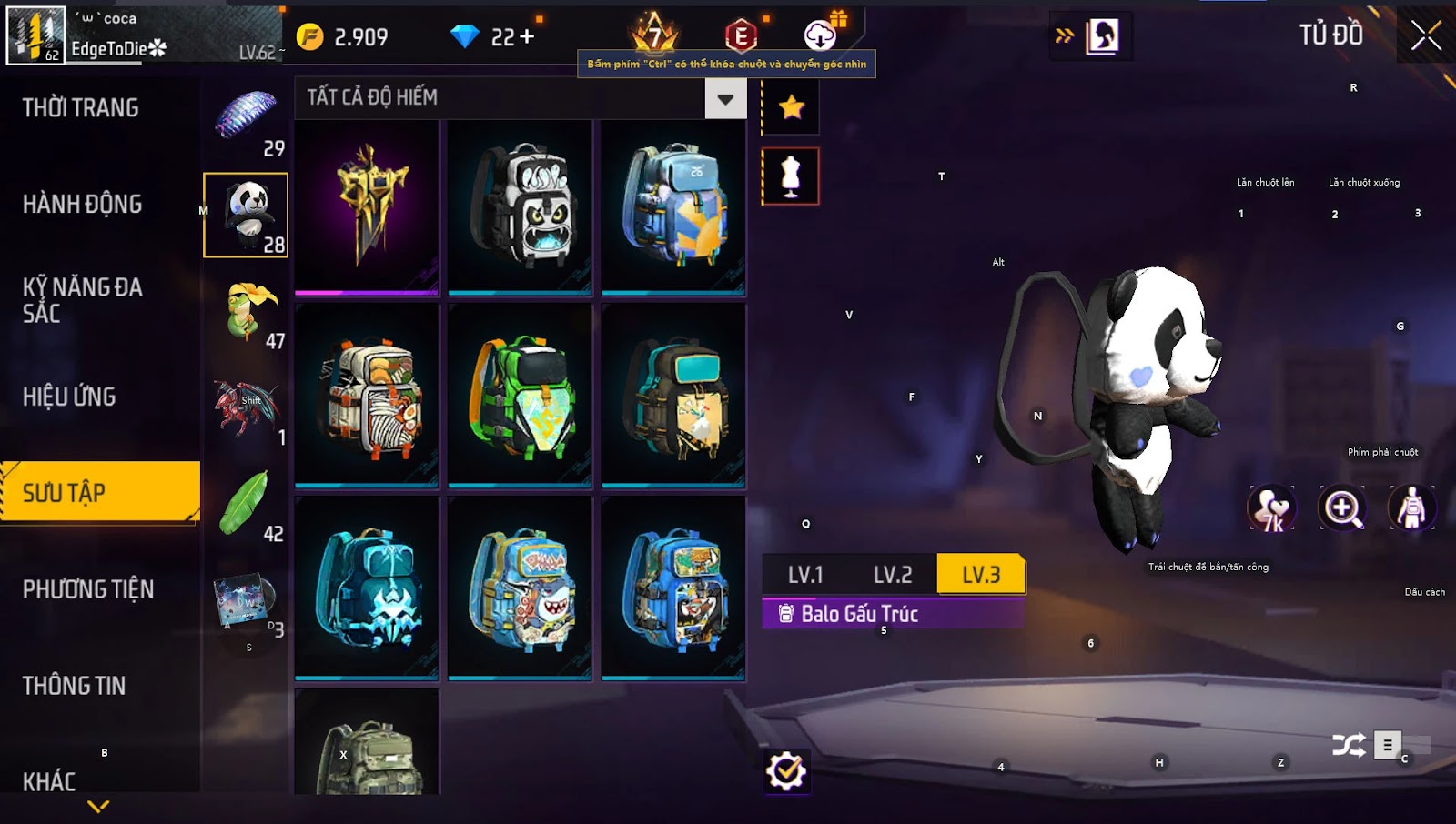Click the magnifier zoom preview button
The width and height of the screenshot is (1456, 824).
click(1343, 507)
